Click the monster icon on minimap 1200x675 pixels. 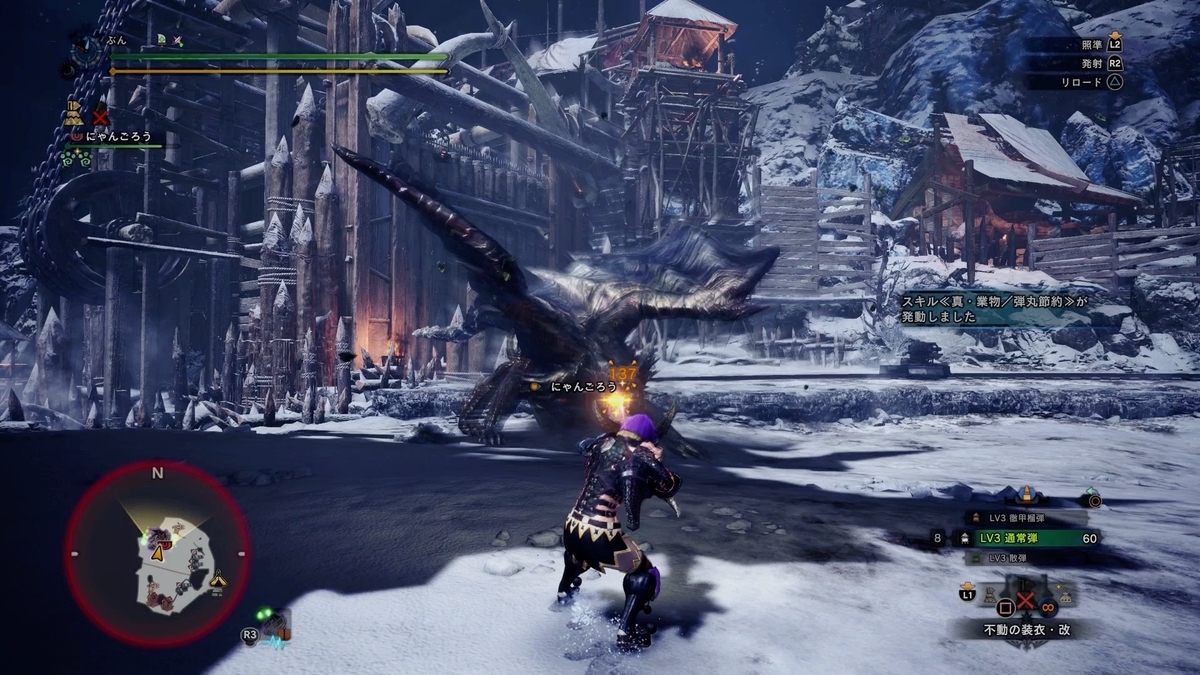click(x=157, y=537)
